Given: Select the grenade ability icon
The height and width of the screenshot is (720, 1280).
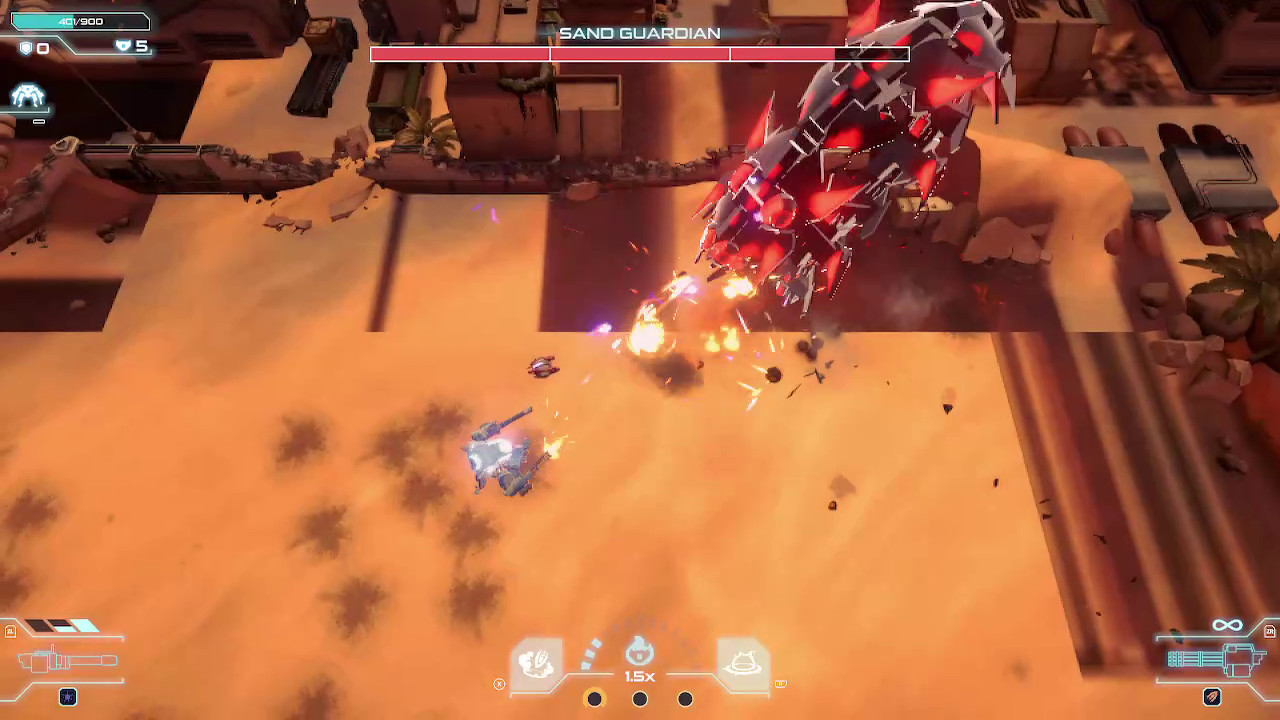Looking at the screenshot, I should point(535,660).
